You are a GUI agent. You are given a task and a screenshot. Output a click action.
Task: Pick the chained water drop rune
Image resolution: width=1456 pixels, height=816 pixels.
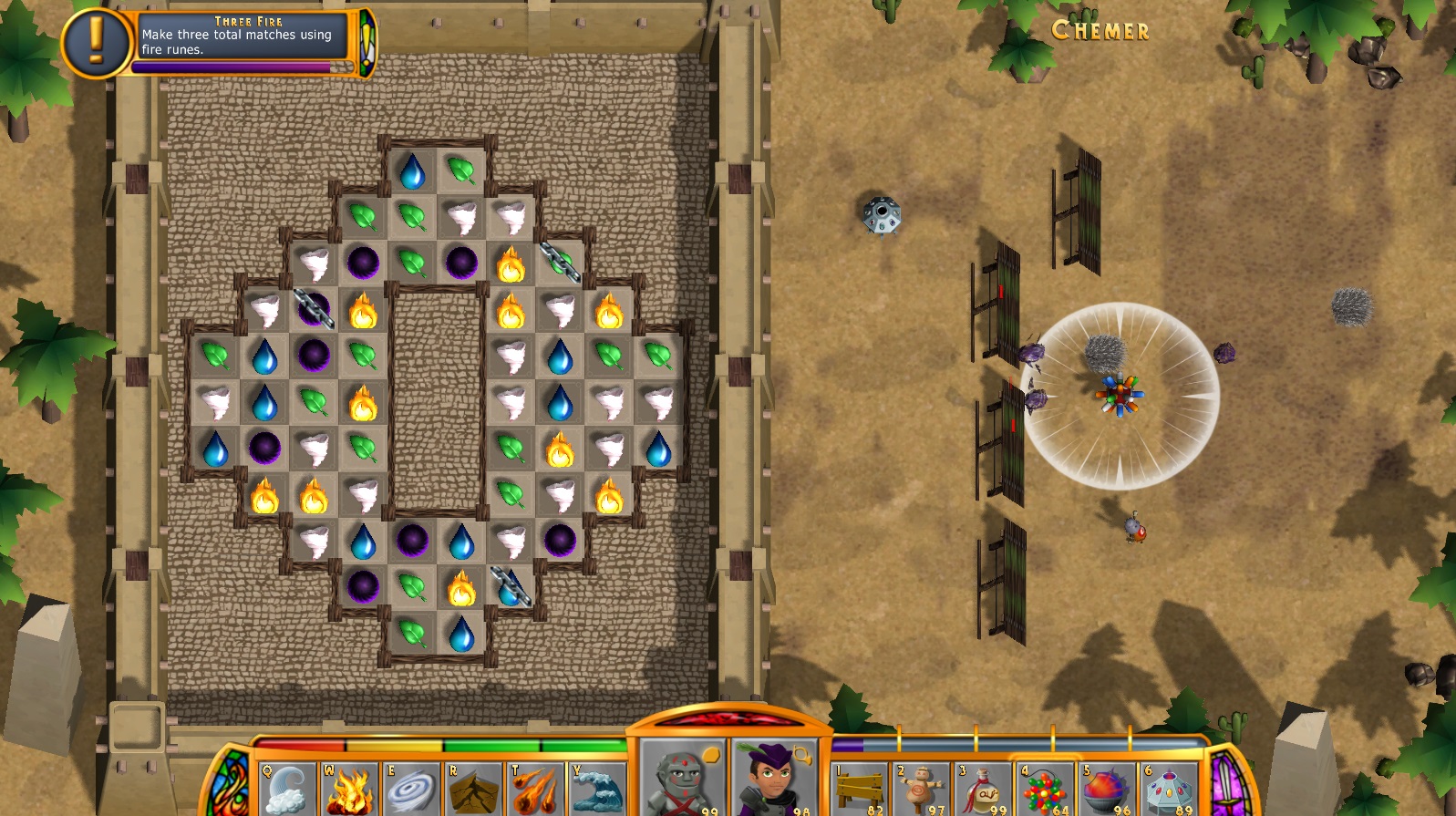pyautogui.click(x=511, y=586)
